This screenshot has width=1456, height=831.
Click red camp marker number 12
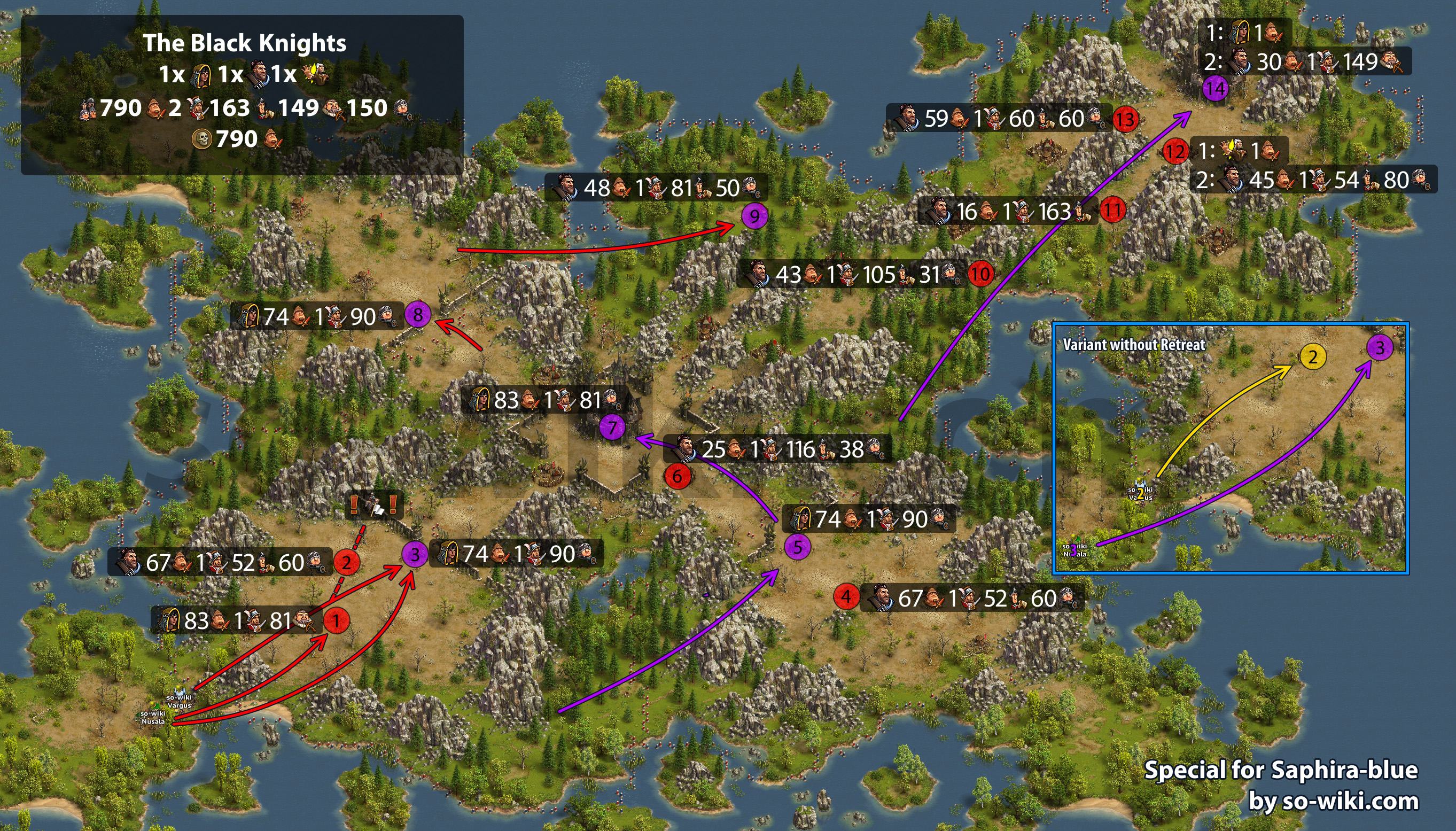1175,151
